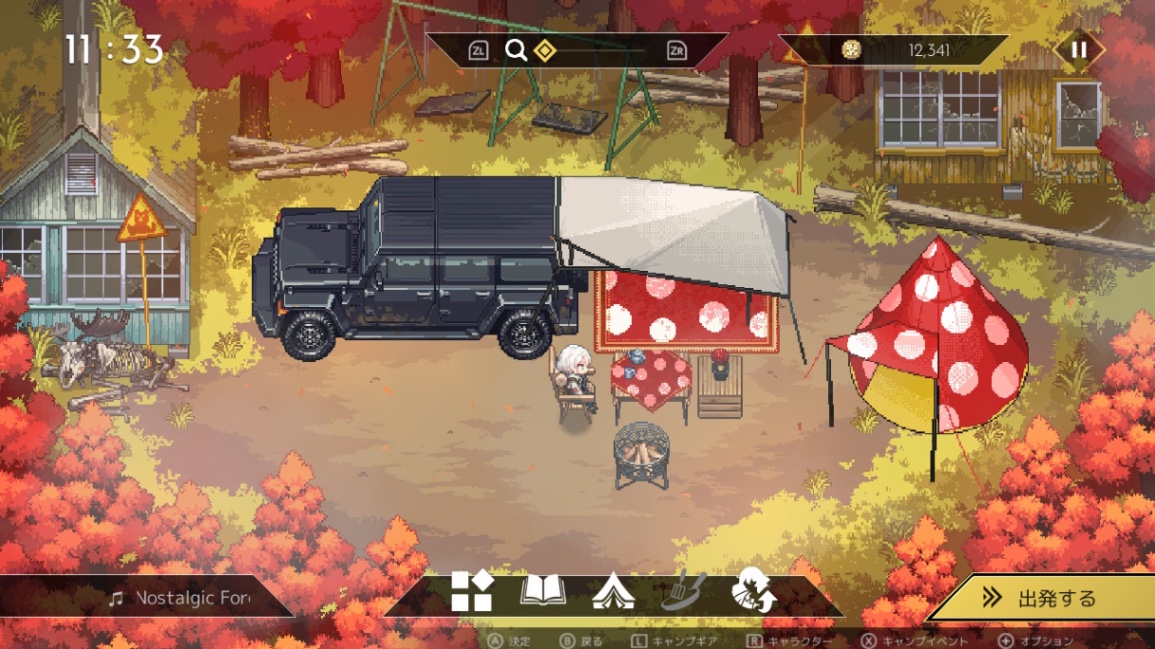Click the 出発する depart button
Viewport: 1155px width, 649px height.
click(x=1045, y=598)
